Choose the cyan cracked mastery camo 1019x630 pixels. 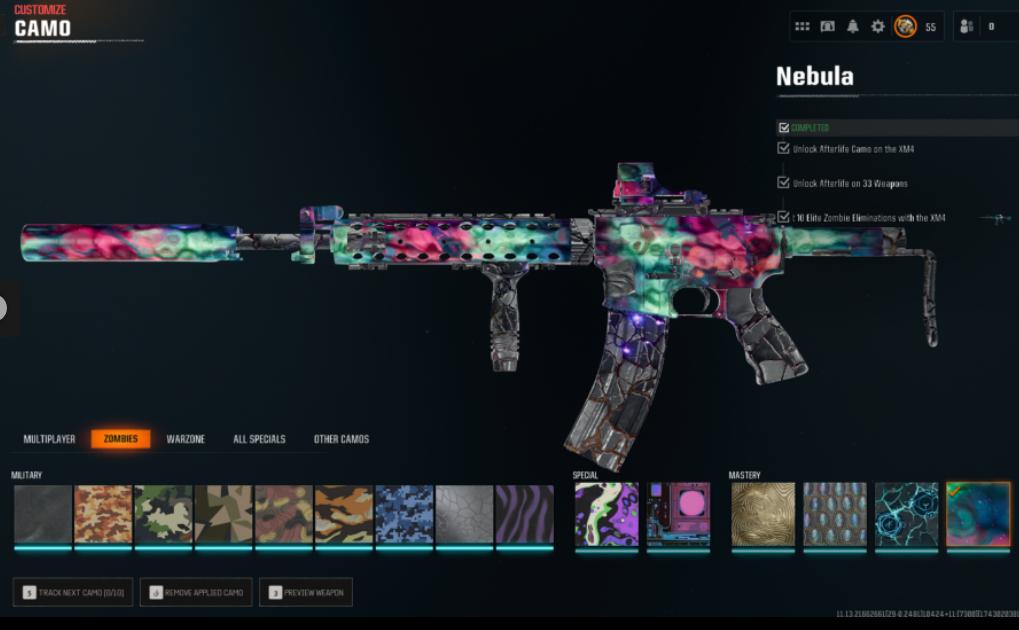(x=906, y=515)
